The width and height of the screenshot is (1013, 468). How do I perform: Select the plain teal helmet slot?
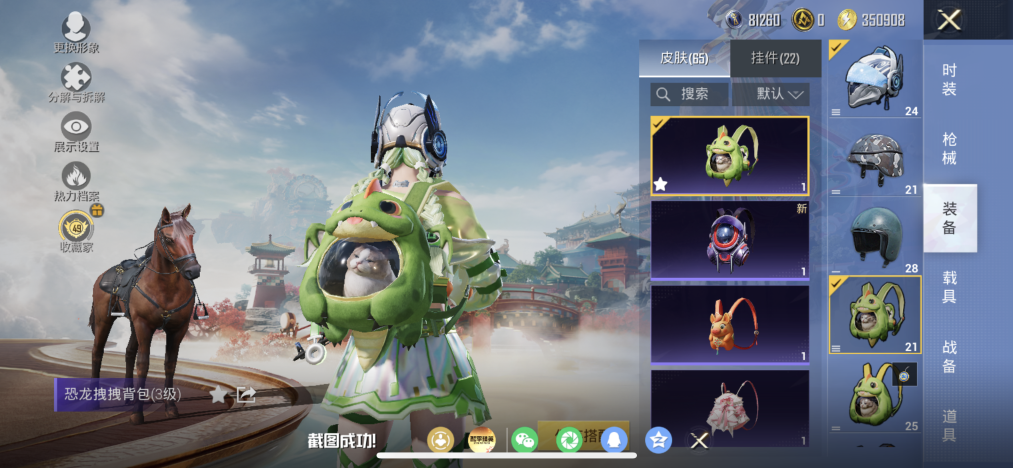click(874, 234)
